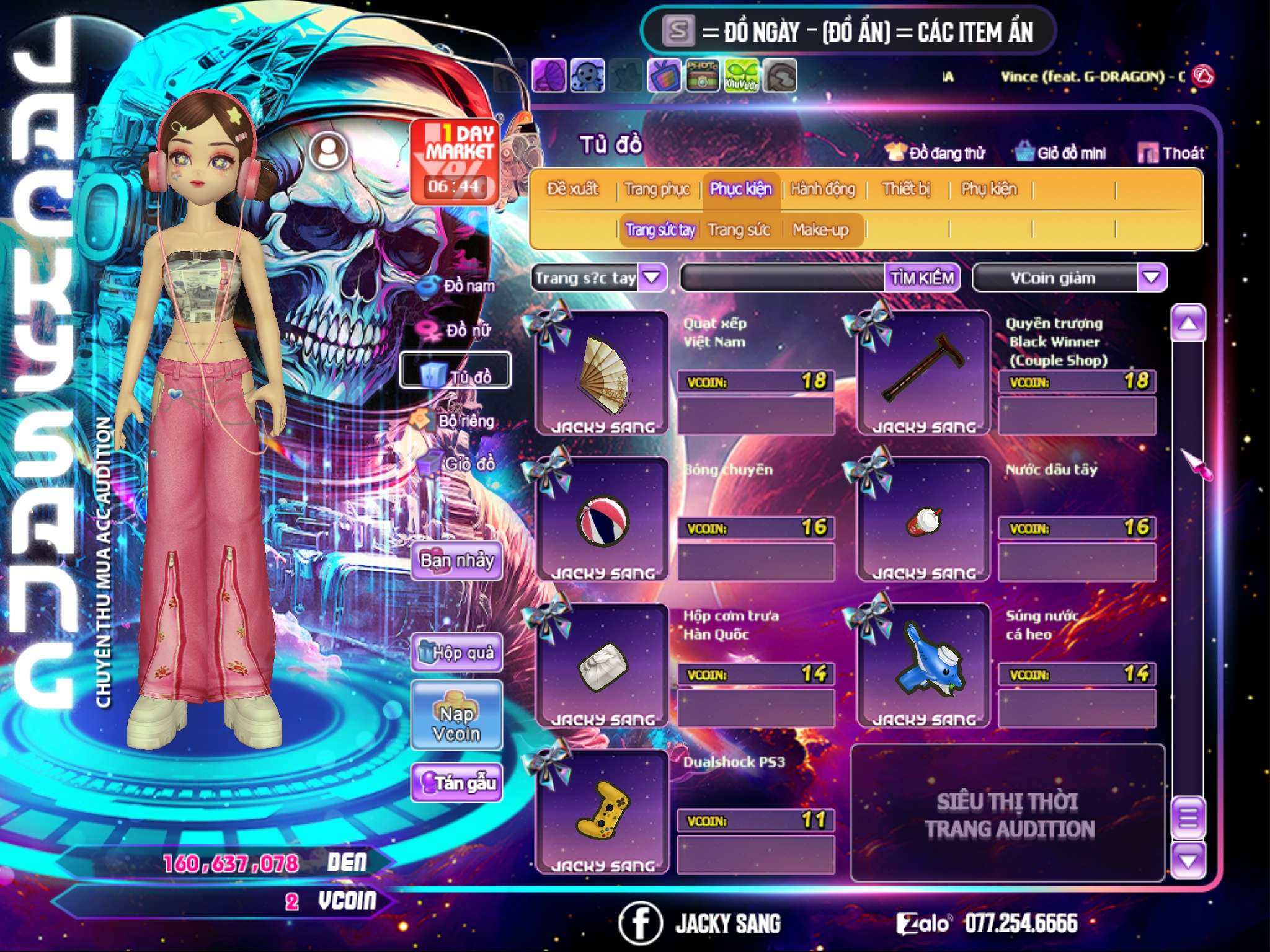Open the Hộp quà gift box
Screen dimensions: 1270x952
(x=456, y=653)
